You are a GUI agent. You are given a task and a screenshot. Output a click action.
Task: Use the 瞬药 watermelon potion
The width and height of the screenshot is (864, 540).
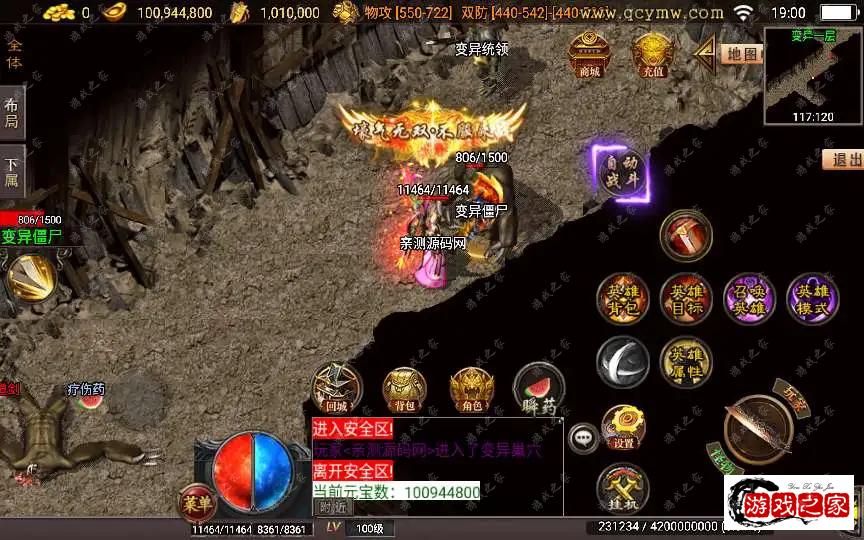538,390
